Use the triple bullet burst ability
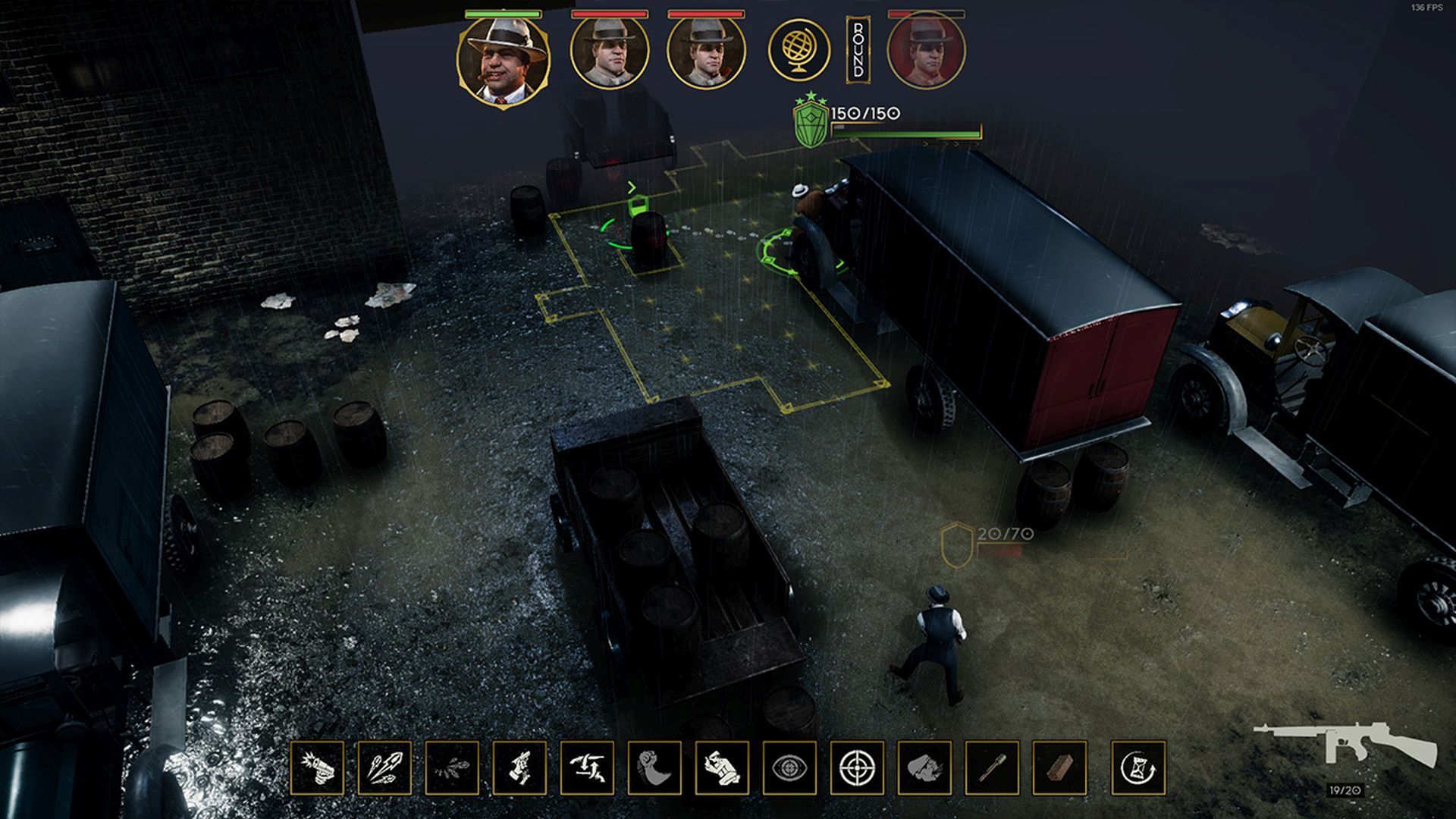The image size is (1456, 819). coord(384,767)
